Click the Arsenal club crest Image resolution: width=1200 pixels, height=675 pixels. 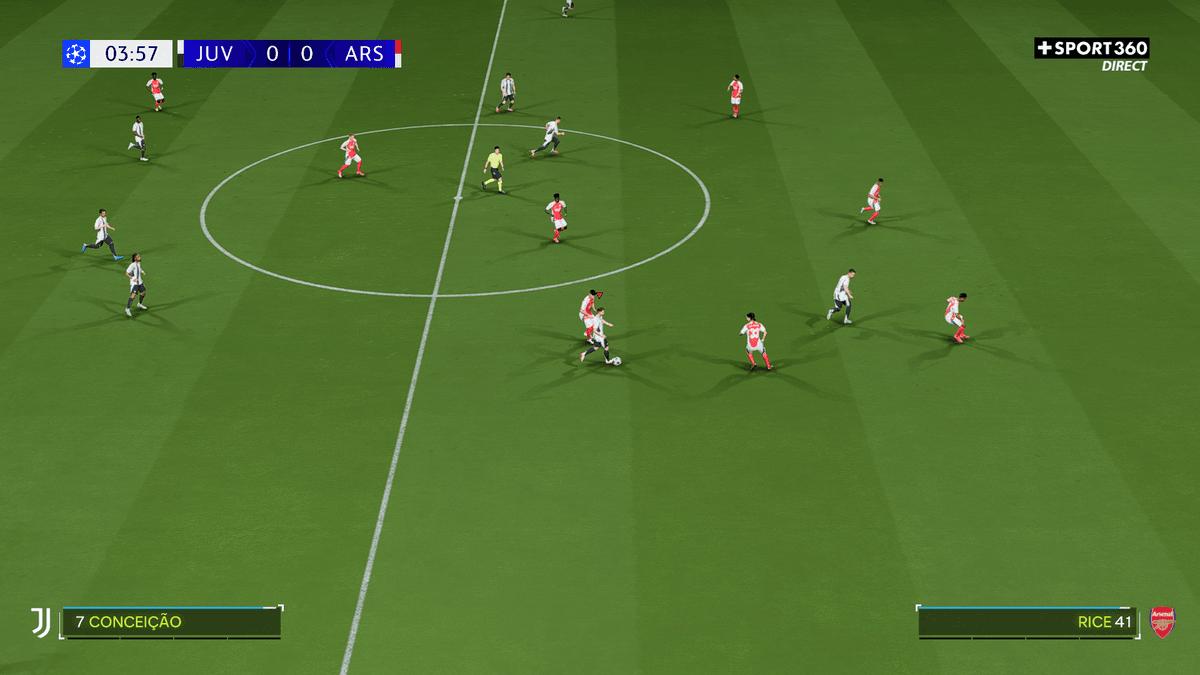(1162, 622)
